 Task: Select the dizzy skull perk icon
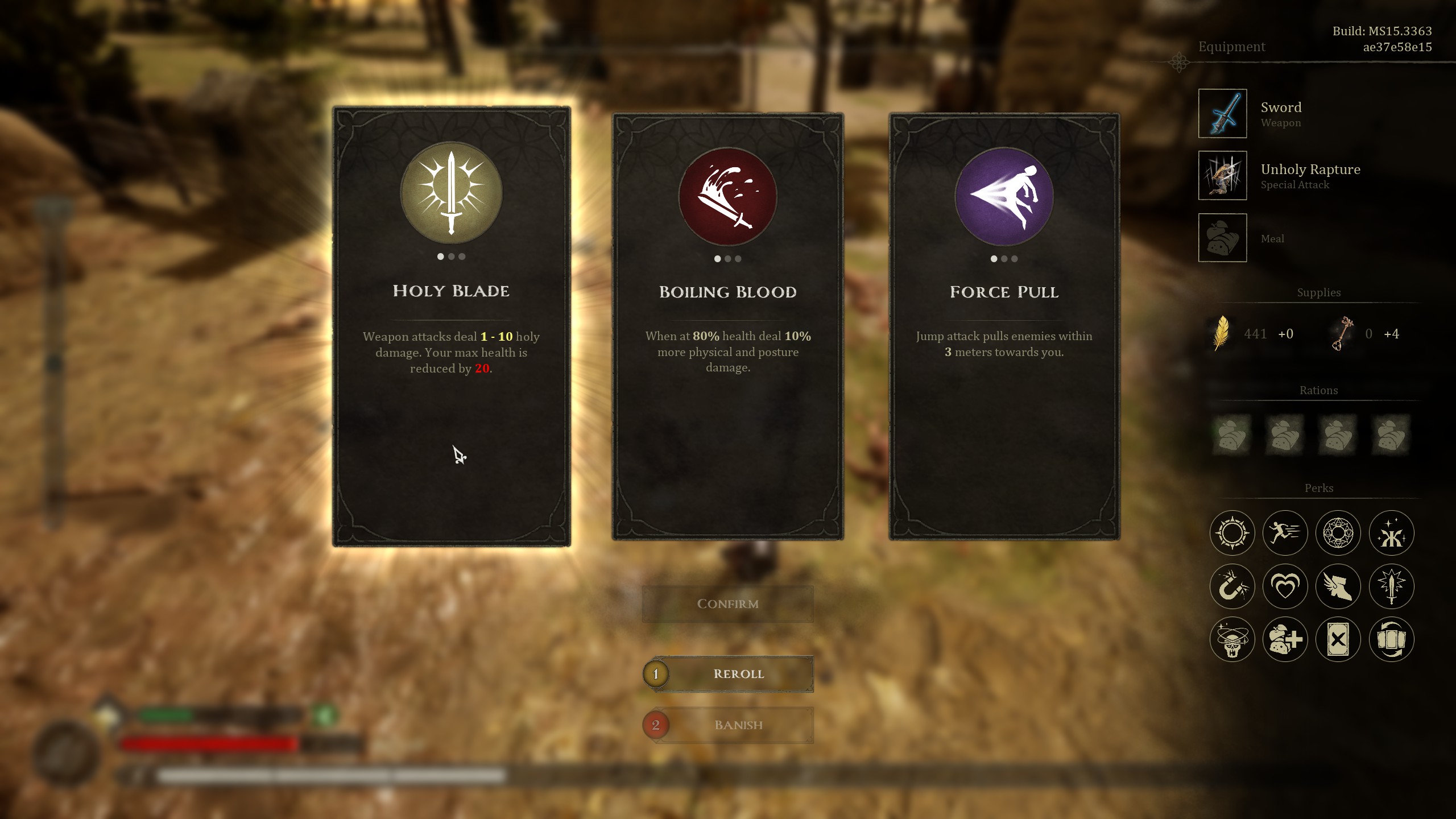tap(1232, 639)
